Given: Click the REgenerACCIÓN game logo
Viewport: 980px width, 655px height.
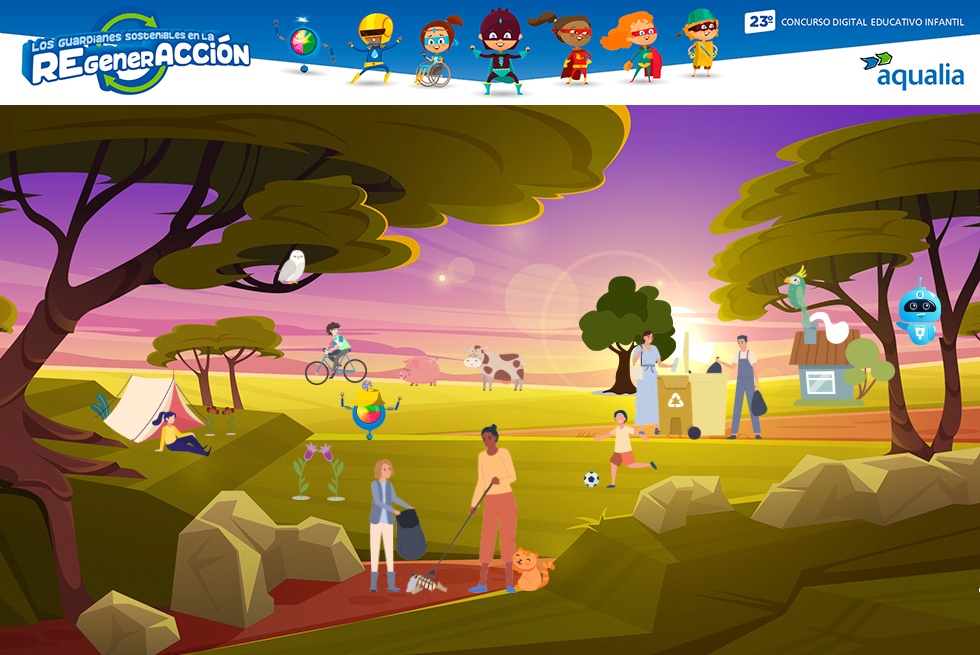Looking at the screenshot, I should 137,54.
